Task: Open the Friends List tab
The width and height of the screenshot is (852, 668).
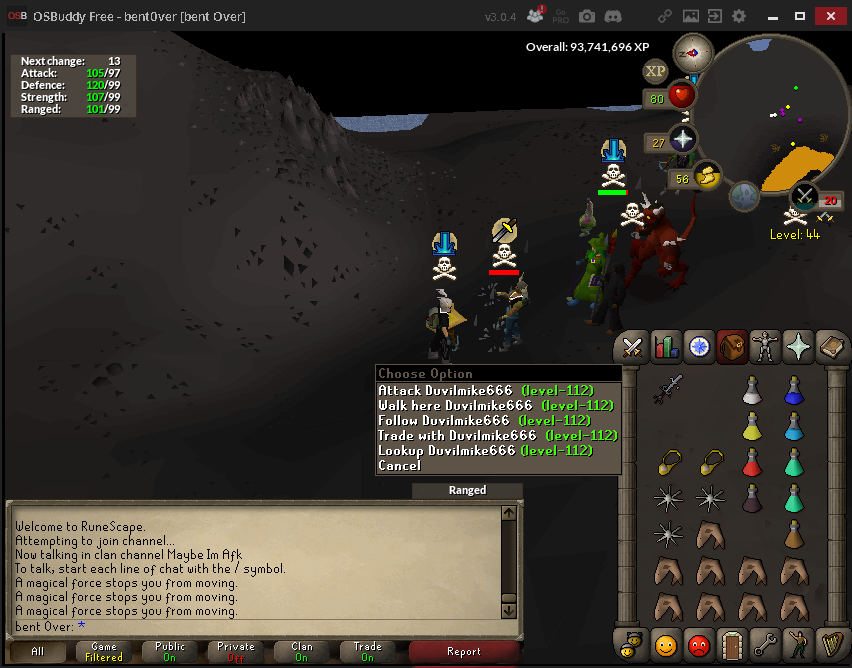Action: (666, 645)
